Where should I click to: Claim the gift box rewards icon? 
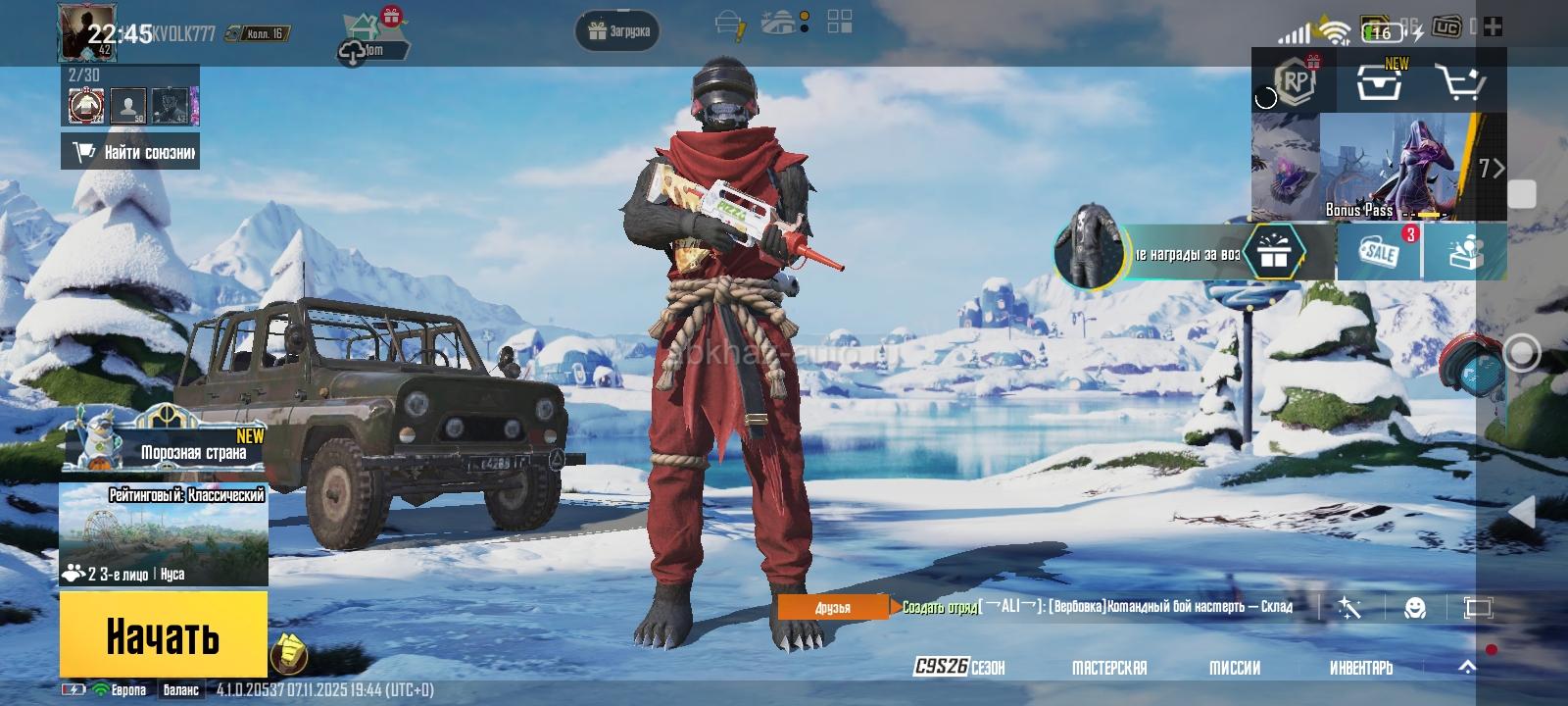(x=1274, y=253)
